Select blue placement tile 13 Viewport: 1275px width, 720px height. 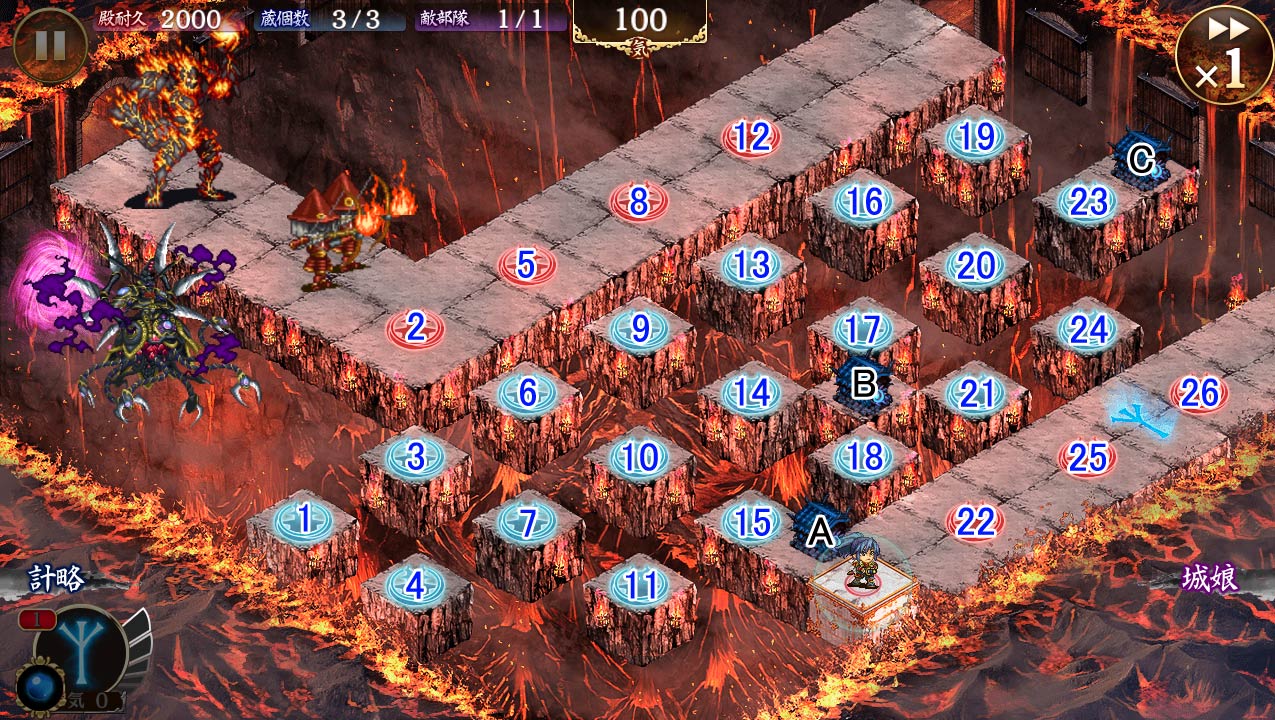(x=751, y=265)
